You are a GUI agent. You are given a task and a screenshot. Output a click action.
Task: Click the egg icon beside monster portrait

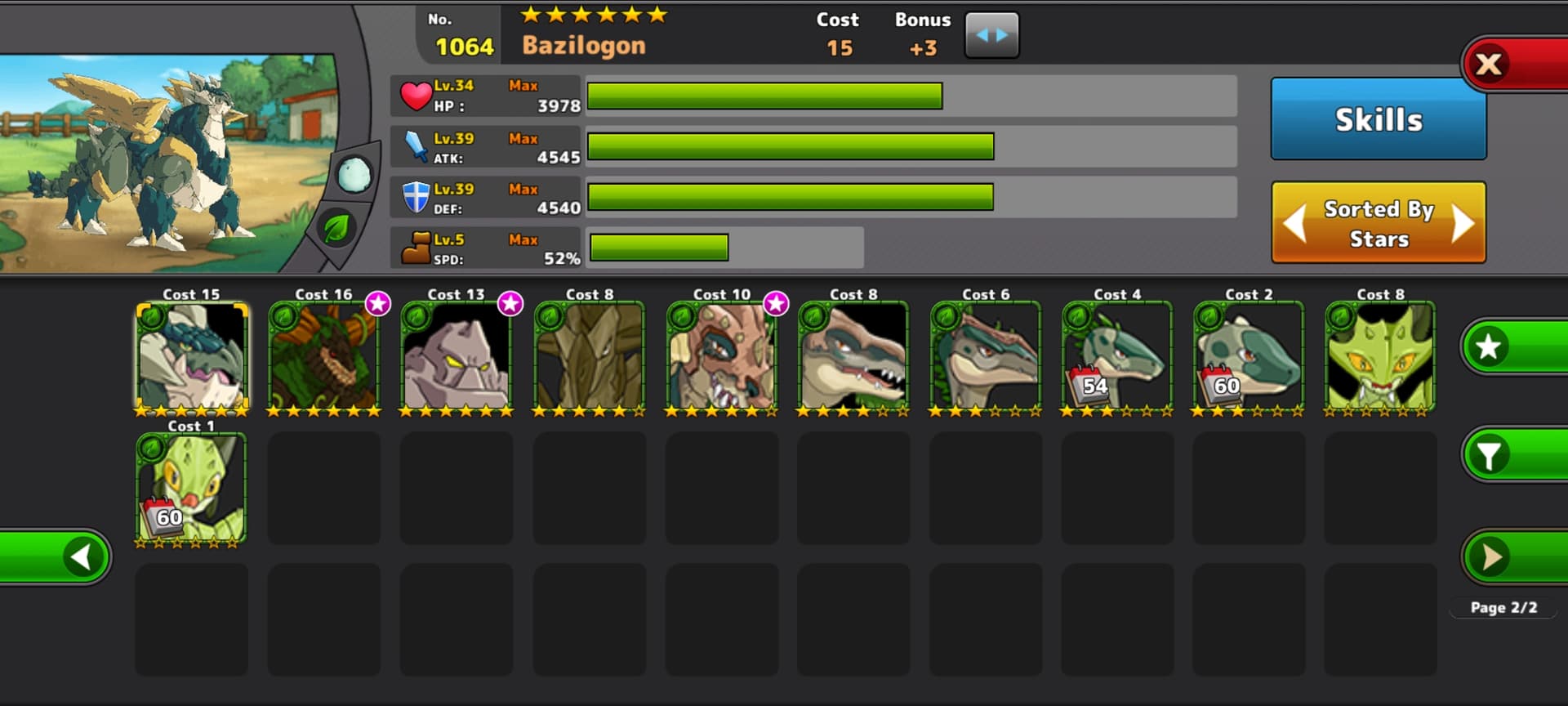pyautogui.click(x=354, y=175)
